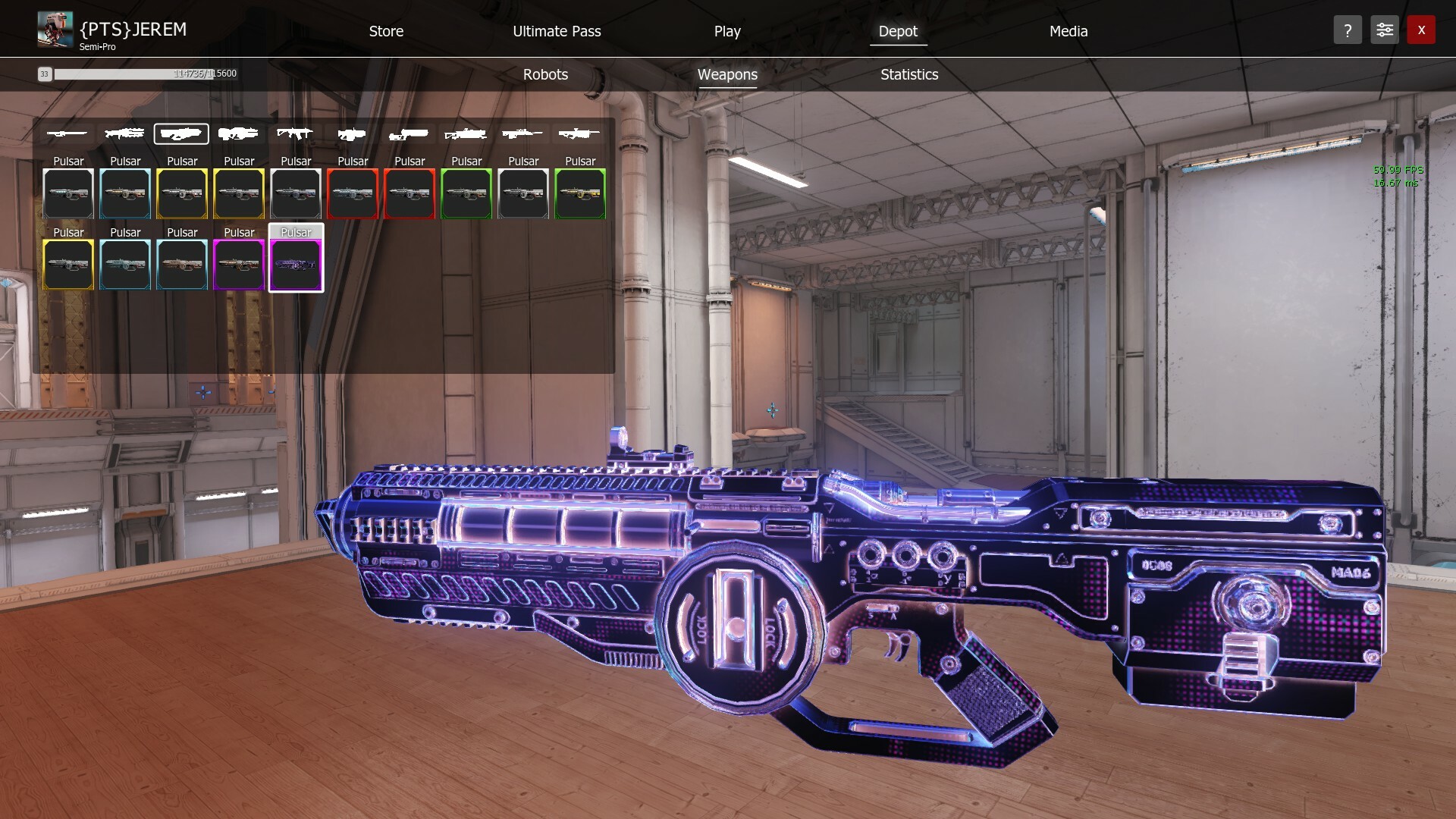Click the Store menu item
This screenshot has height=819, width=1456.
pos(385,31)
